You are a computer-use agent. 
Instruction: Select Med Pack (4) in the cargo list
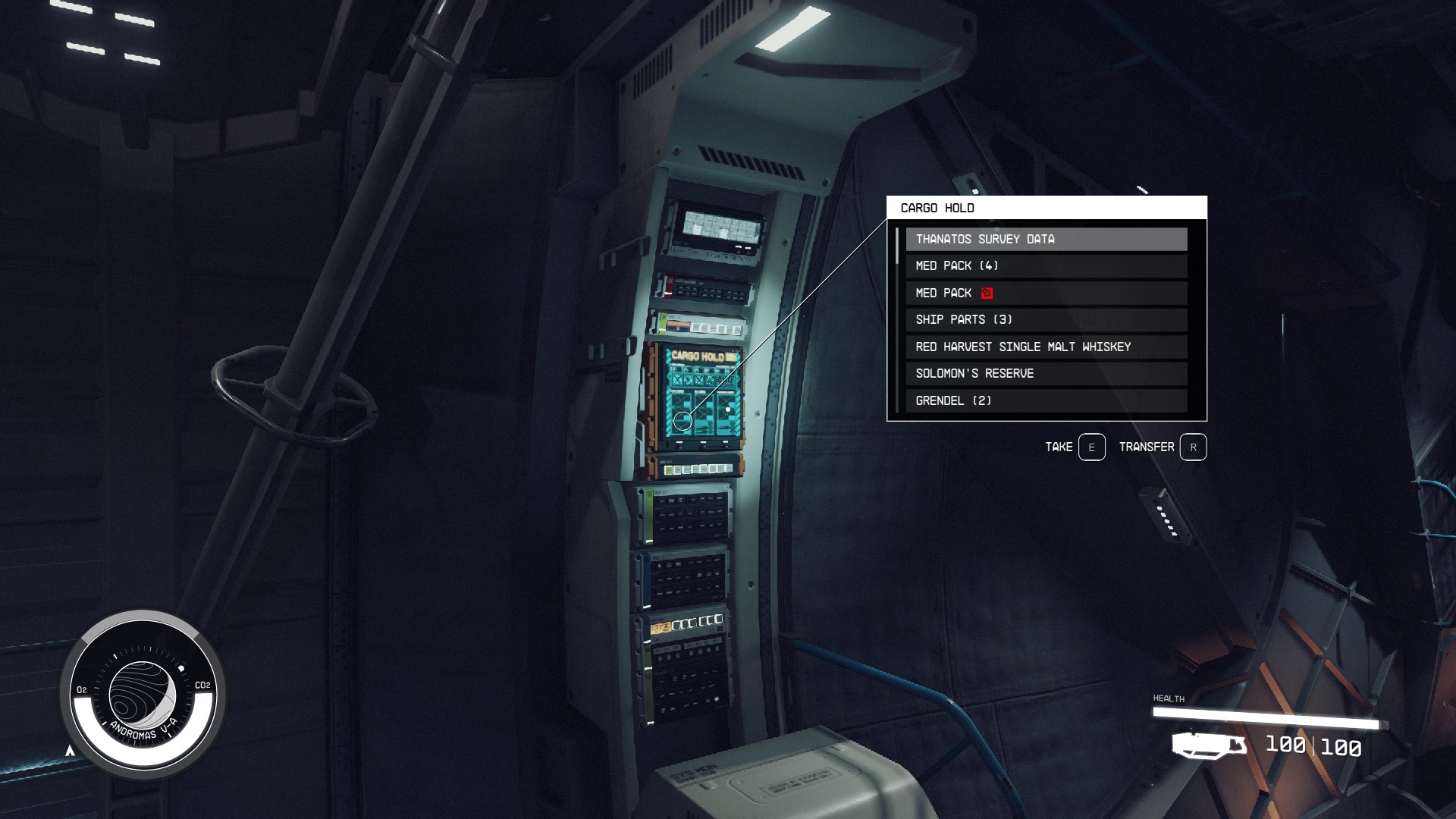(x=1046, y=265)
